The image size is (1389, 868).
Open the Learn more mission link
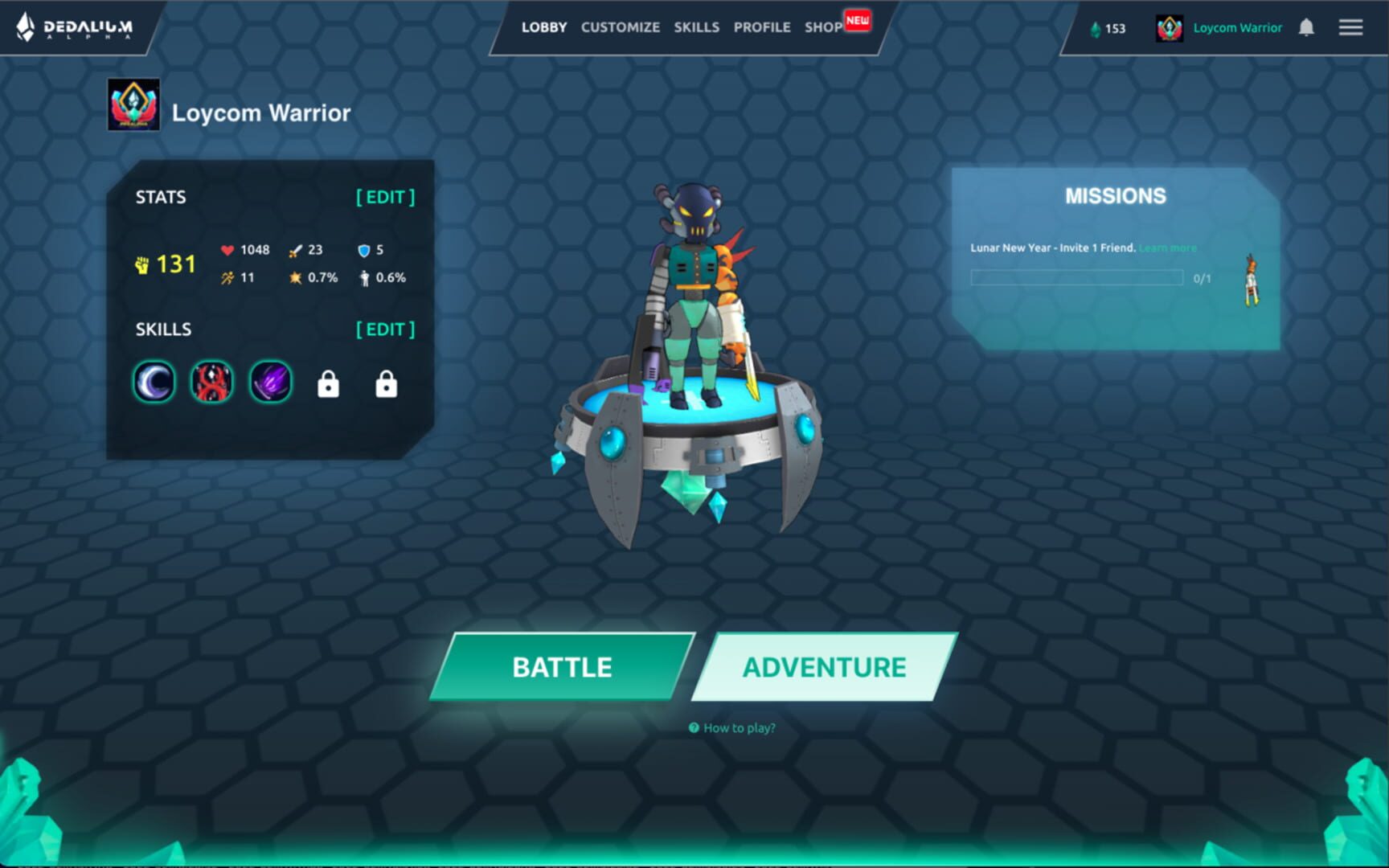(x=1167, y=248)
